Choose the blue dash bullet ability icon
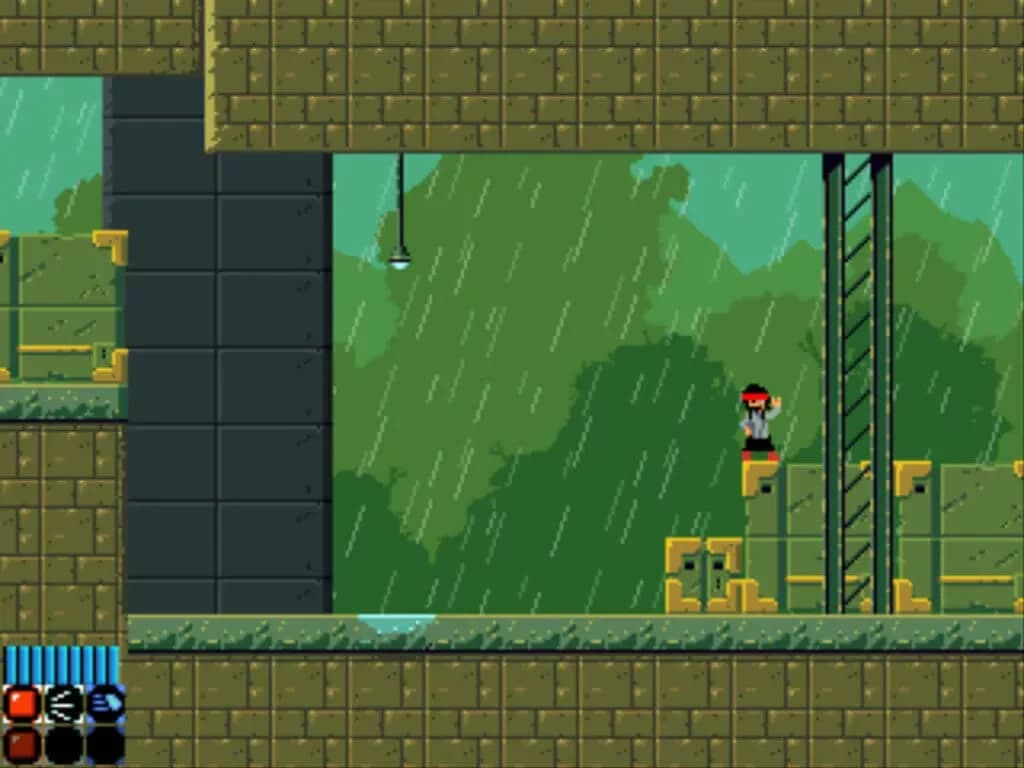Viewport: 1024px width, 768px height. 105,704
